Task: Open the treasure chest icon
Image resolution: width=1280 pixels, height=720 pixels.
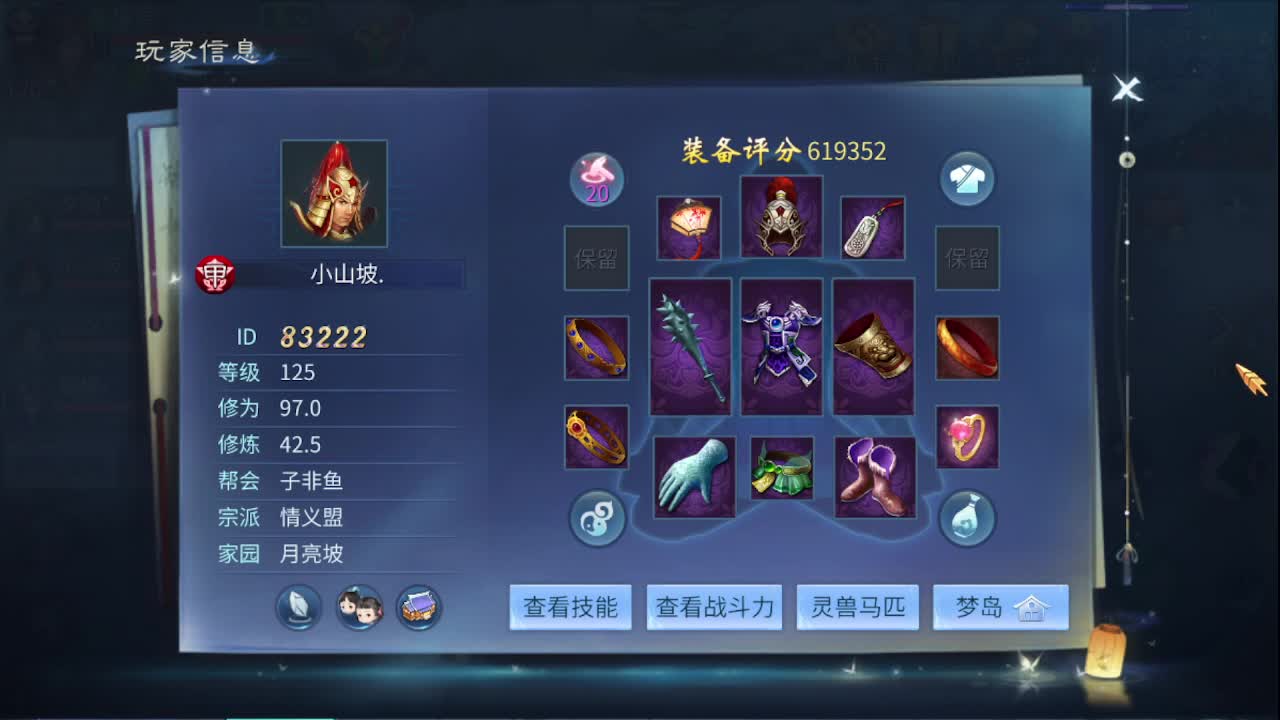Action: tap(420, 607)
